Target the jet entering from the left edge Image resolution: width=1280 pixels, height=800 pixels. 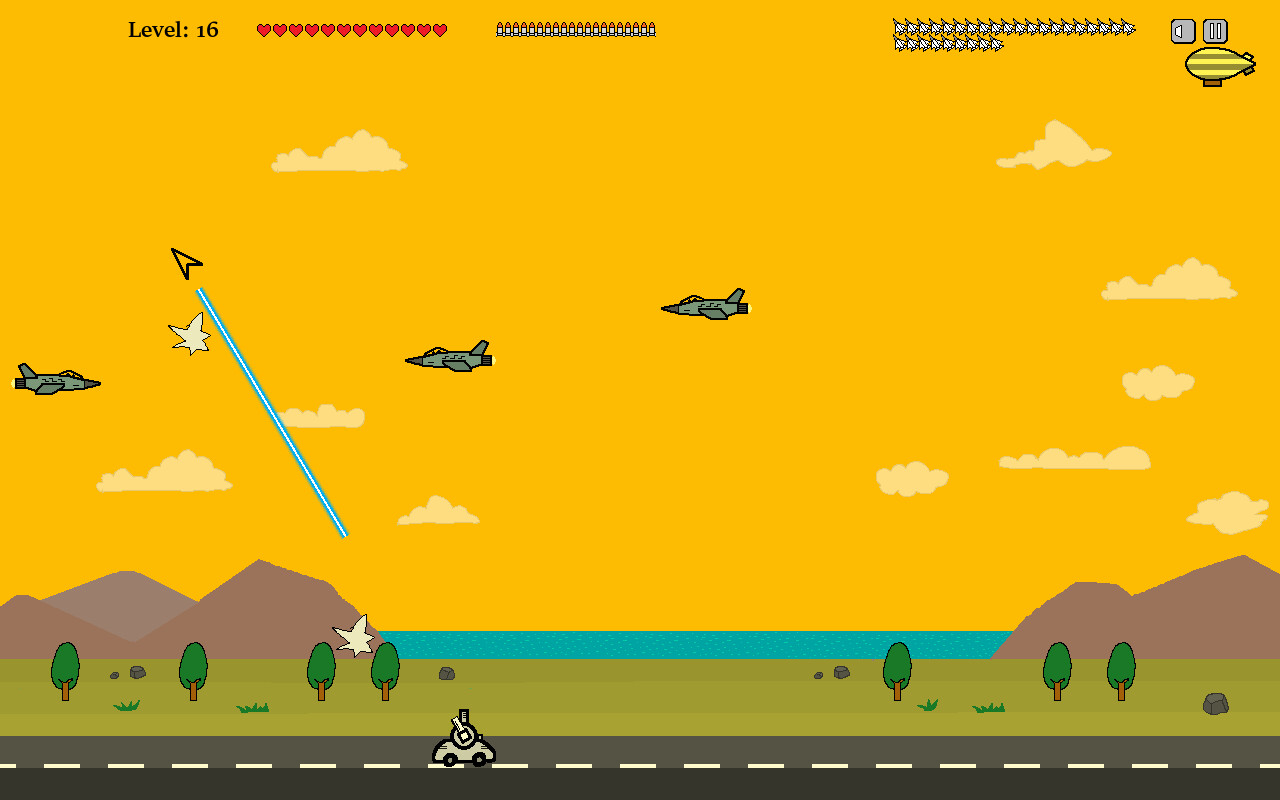coord(55,380)
